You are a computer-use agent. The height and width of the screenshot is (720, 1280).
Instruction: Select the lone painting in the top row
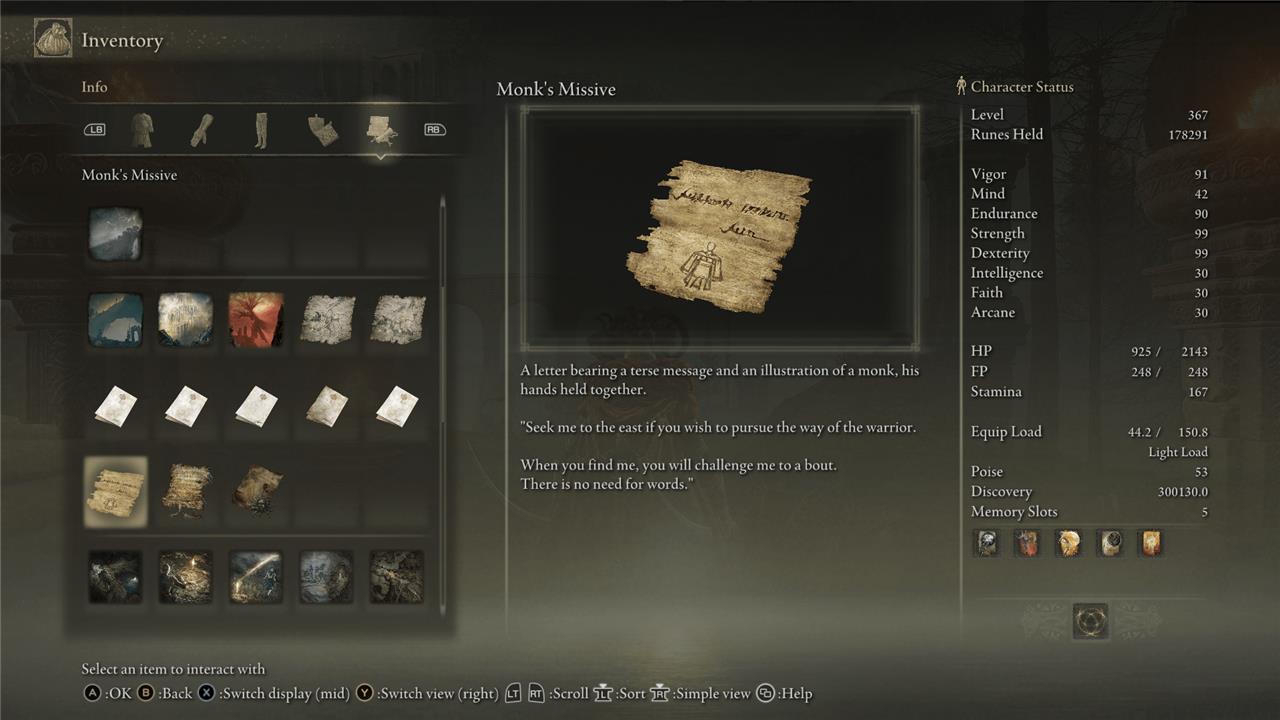point(116,234)
